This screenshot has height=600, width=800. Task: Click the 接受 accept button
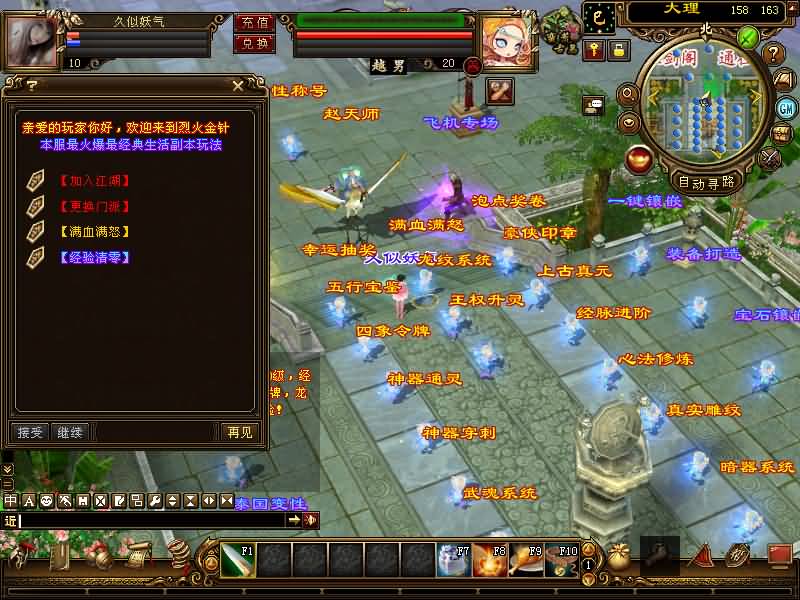[31, 432]
